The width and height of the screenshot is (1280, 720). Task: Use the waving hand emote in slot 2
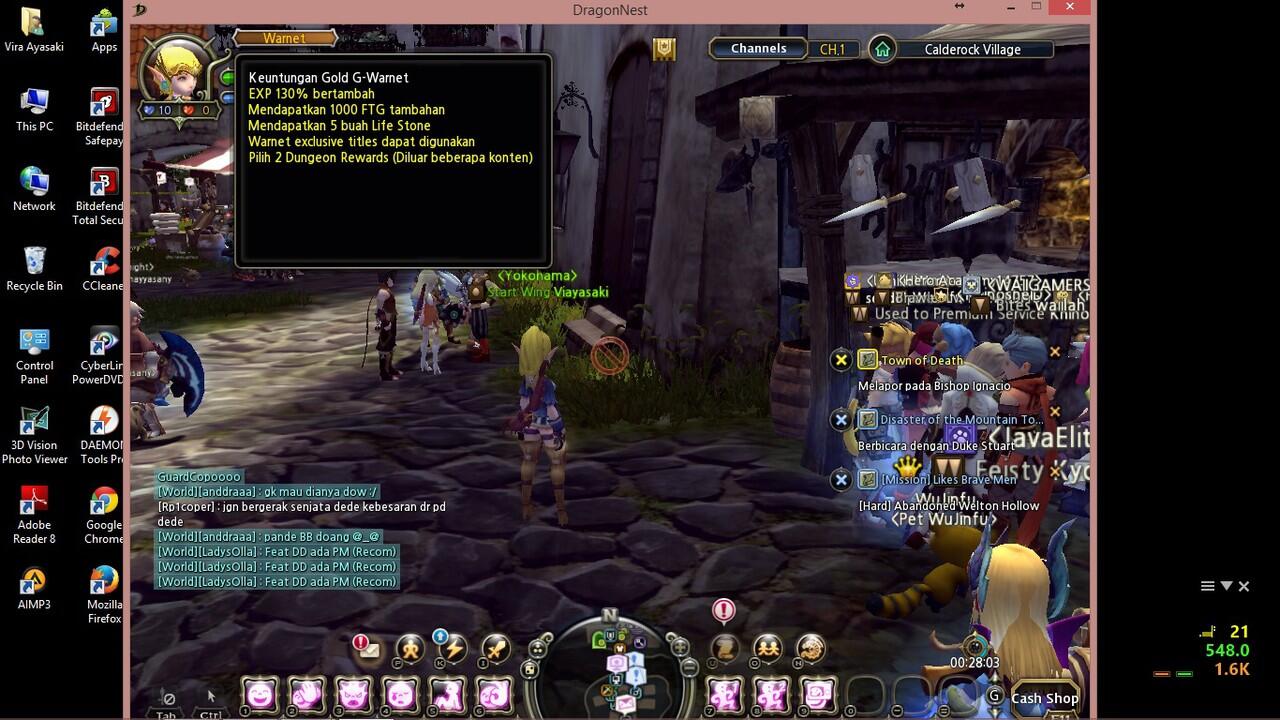click(x=307, y=694)
